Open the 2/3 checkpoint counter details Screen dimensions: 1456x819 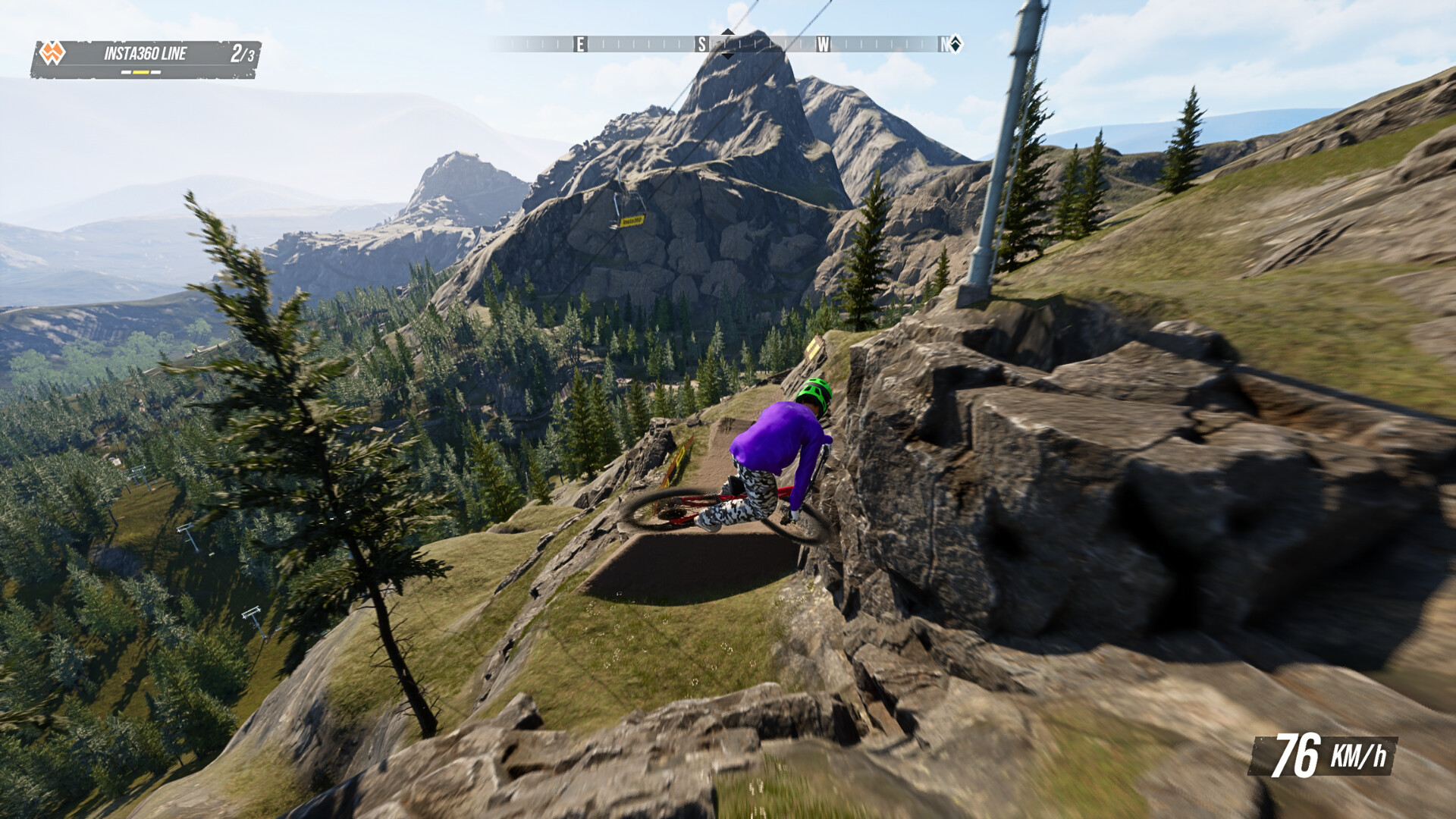point(243,53)
